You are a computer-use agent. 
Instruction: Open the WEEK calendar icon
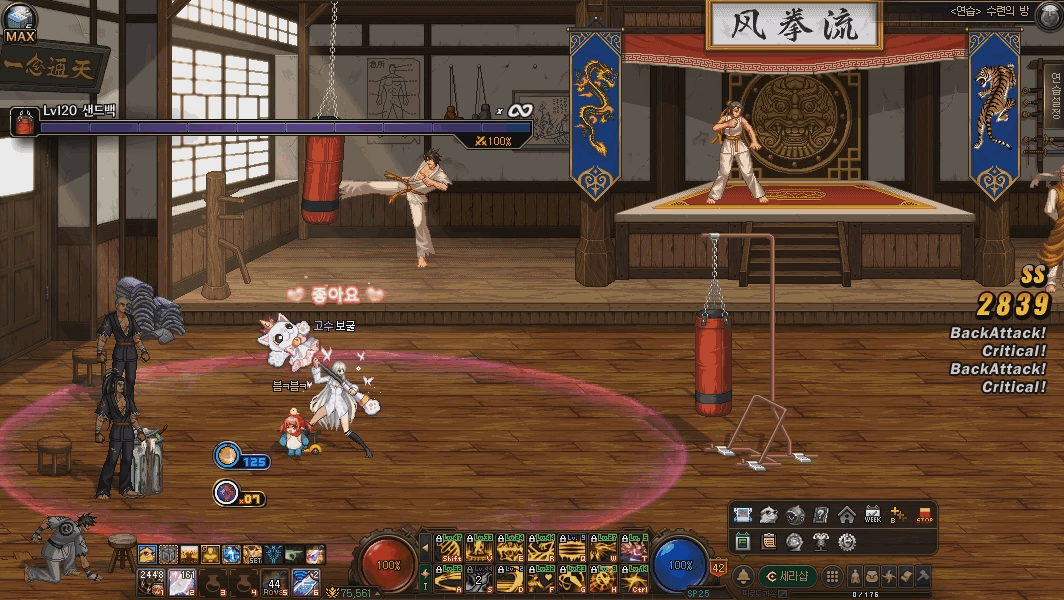coord(872,515)
